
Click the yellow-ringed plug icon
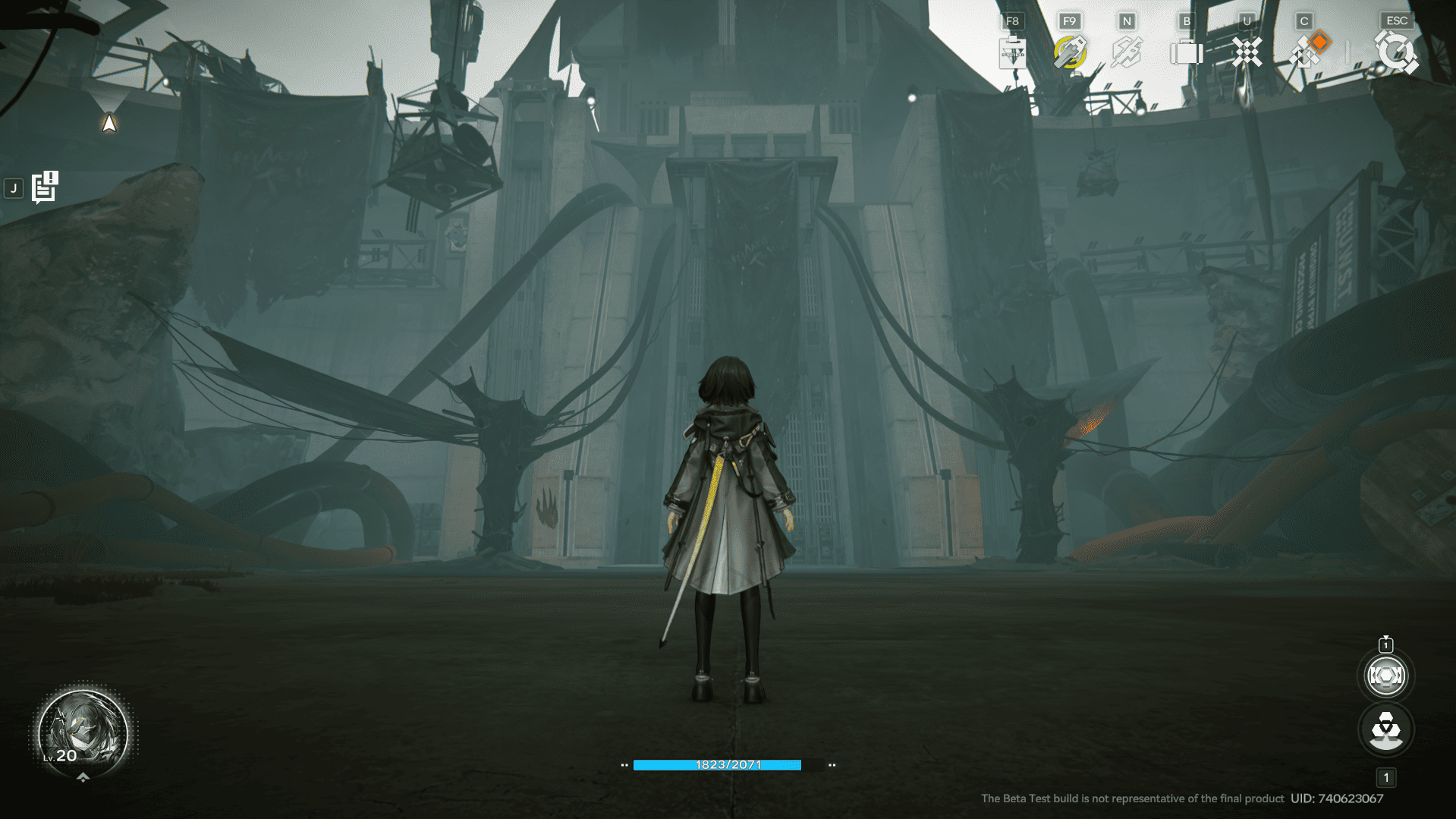1070,52
